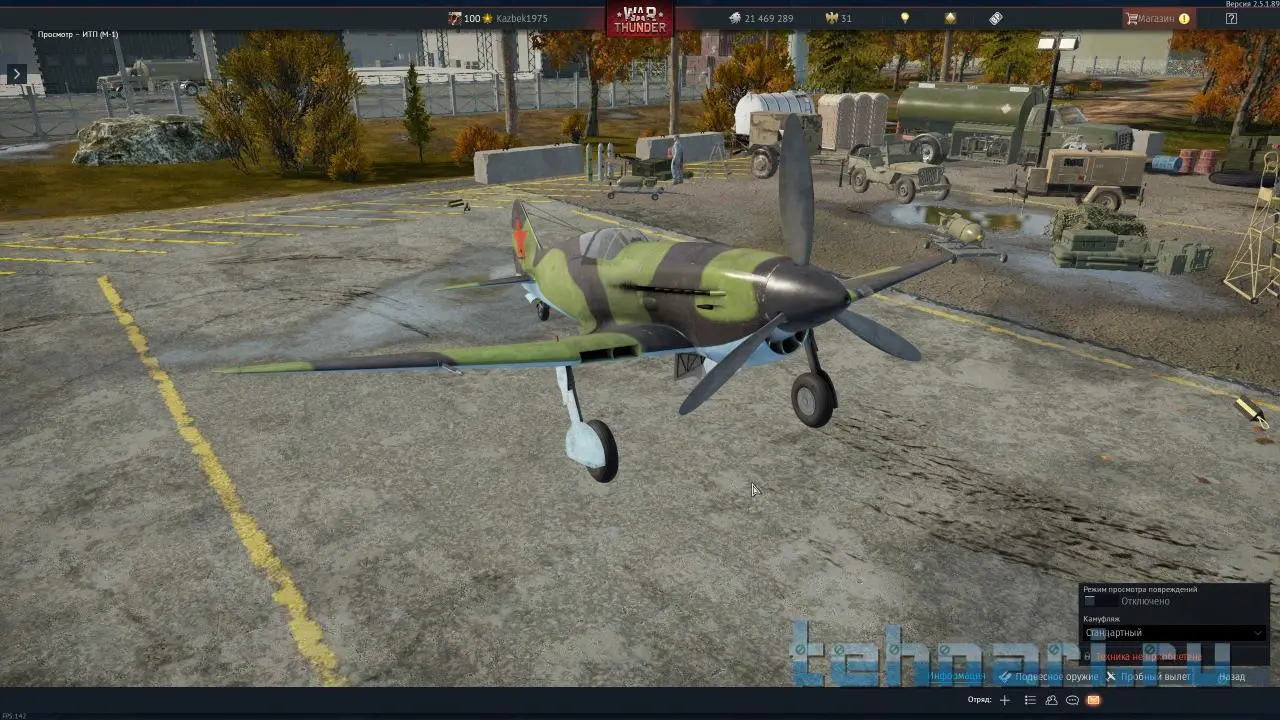
Task: Click the light bulb icon in top bar
Action: pos(905,18)
